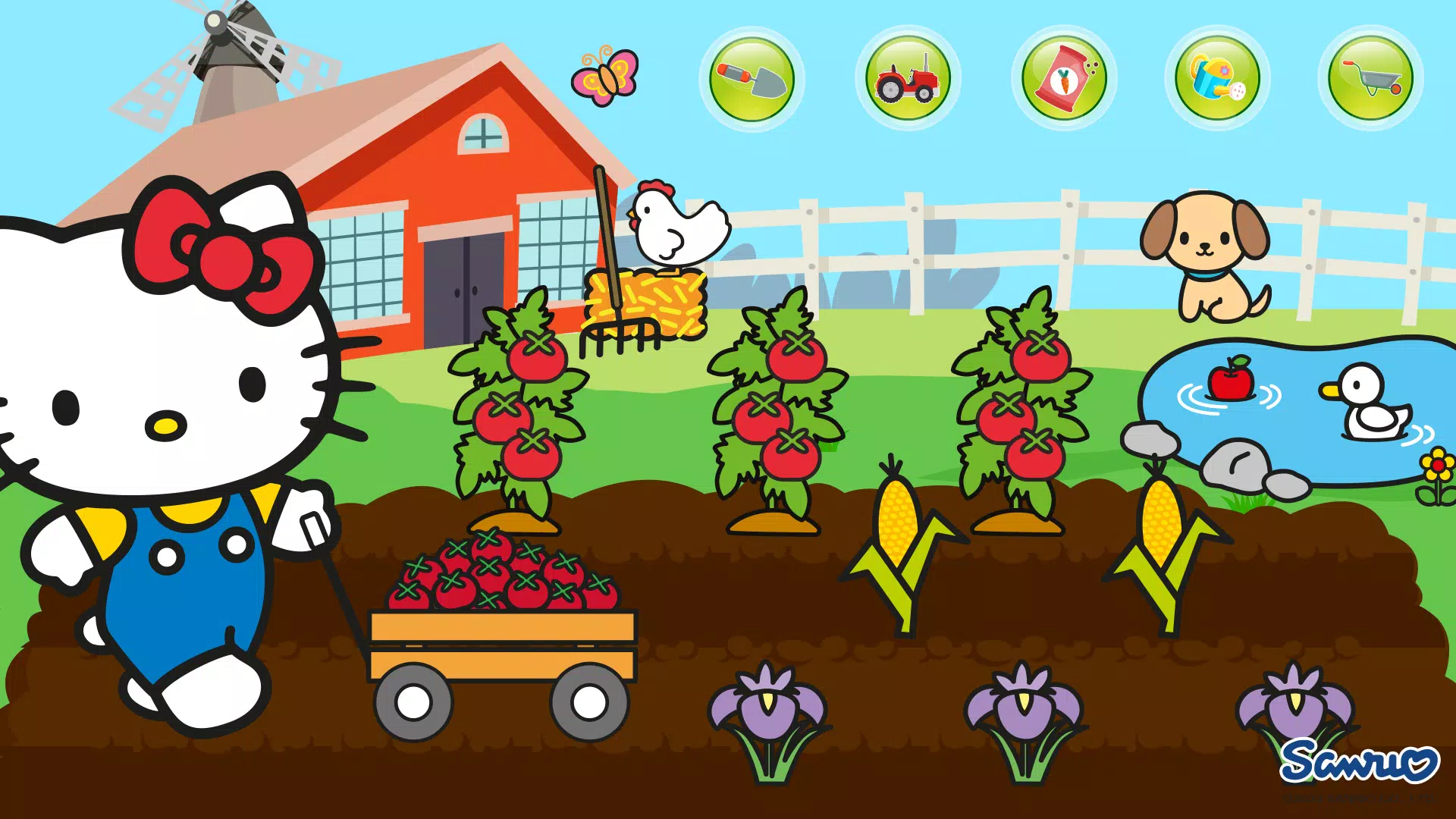
Task: Select the tractor tool
Action: [x=908, y=78]
